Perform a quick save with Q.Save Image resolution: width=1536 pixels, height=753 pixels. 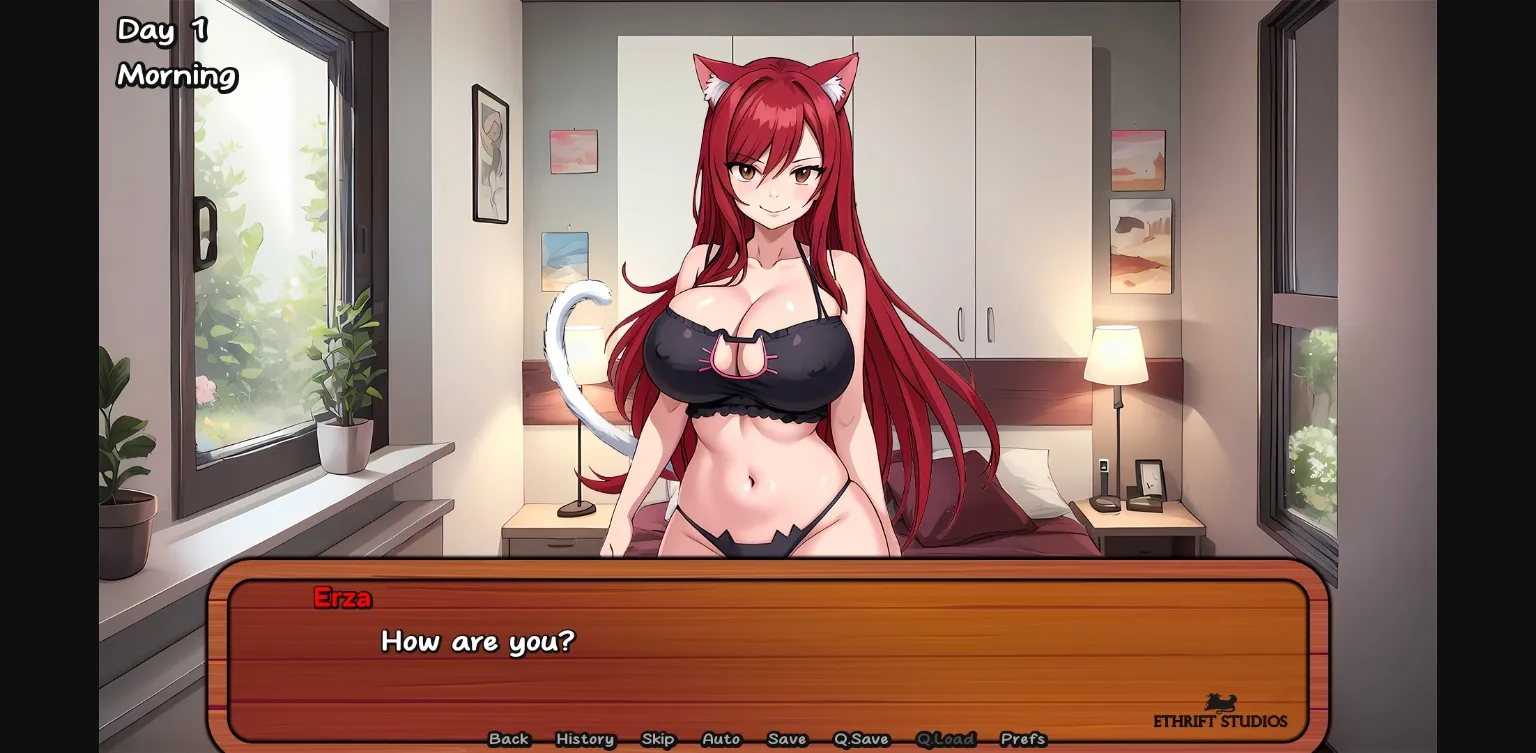point(860,739)
